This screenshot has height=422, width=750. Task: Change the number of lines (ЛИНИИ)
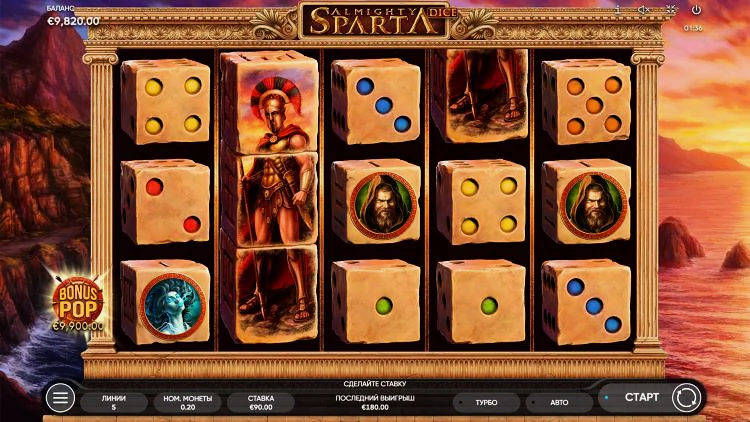click(x=114, y=402)
